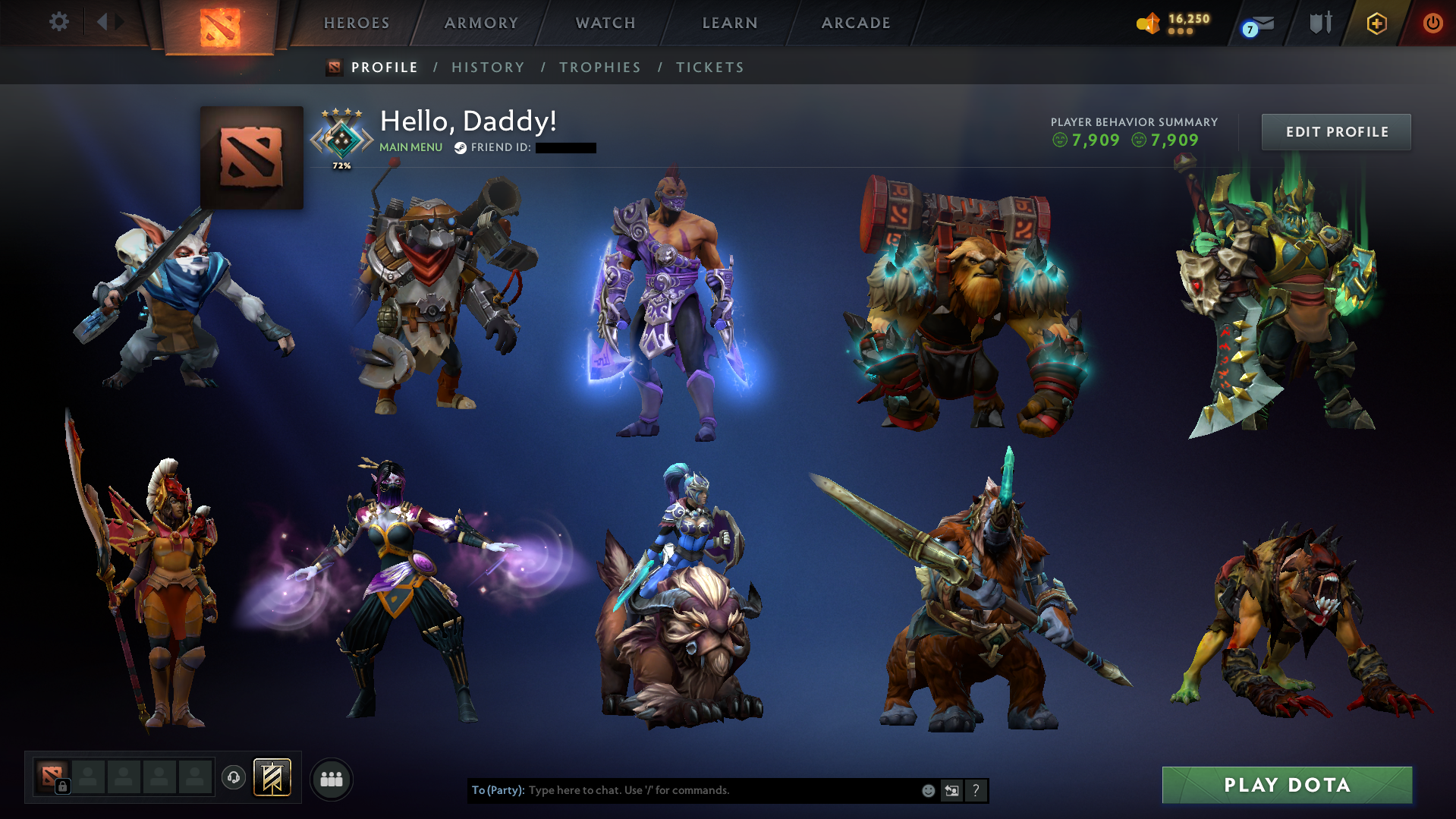The height and width of the screenshot is (819, 1456).
Task: Open the Settings gear menu
Action: [x=59, y=23]
